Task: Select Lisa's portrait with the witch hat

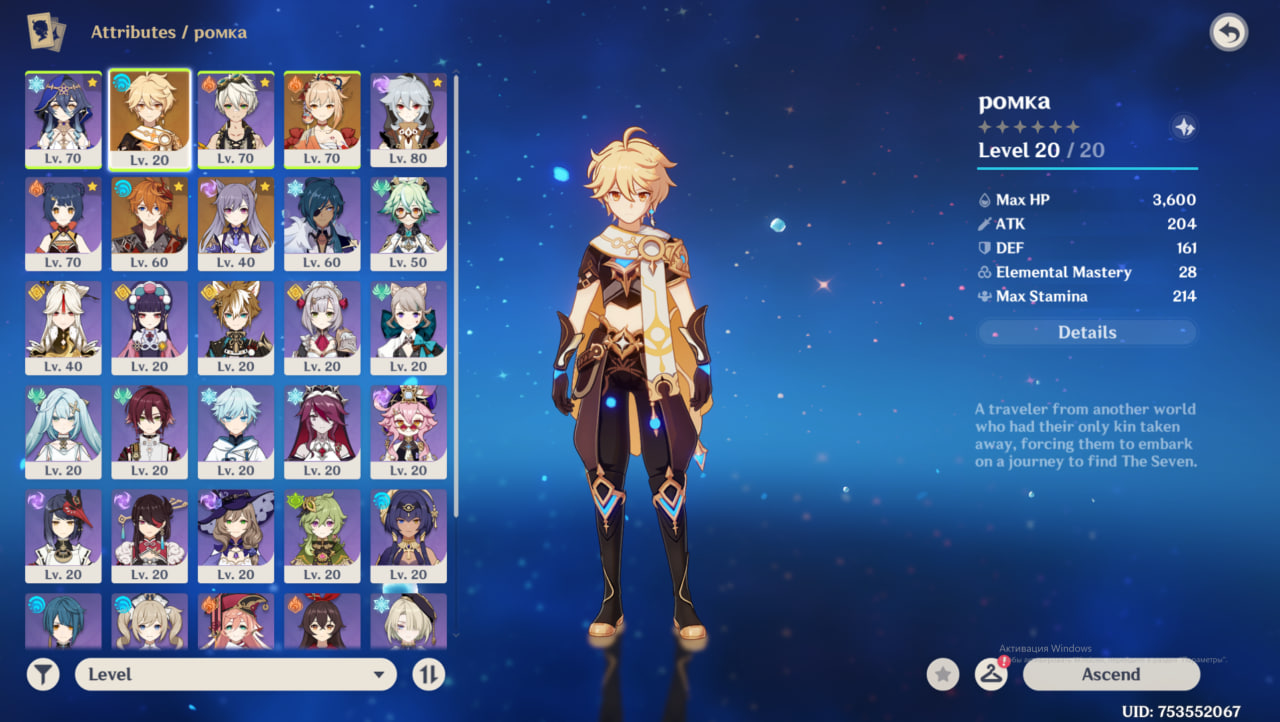Action: pyautogui.click(x=235, y=534)
